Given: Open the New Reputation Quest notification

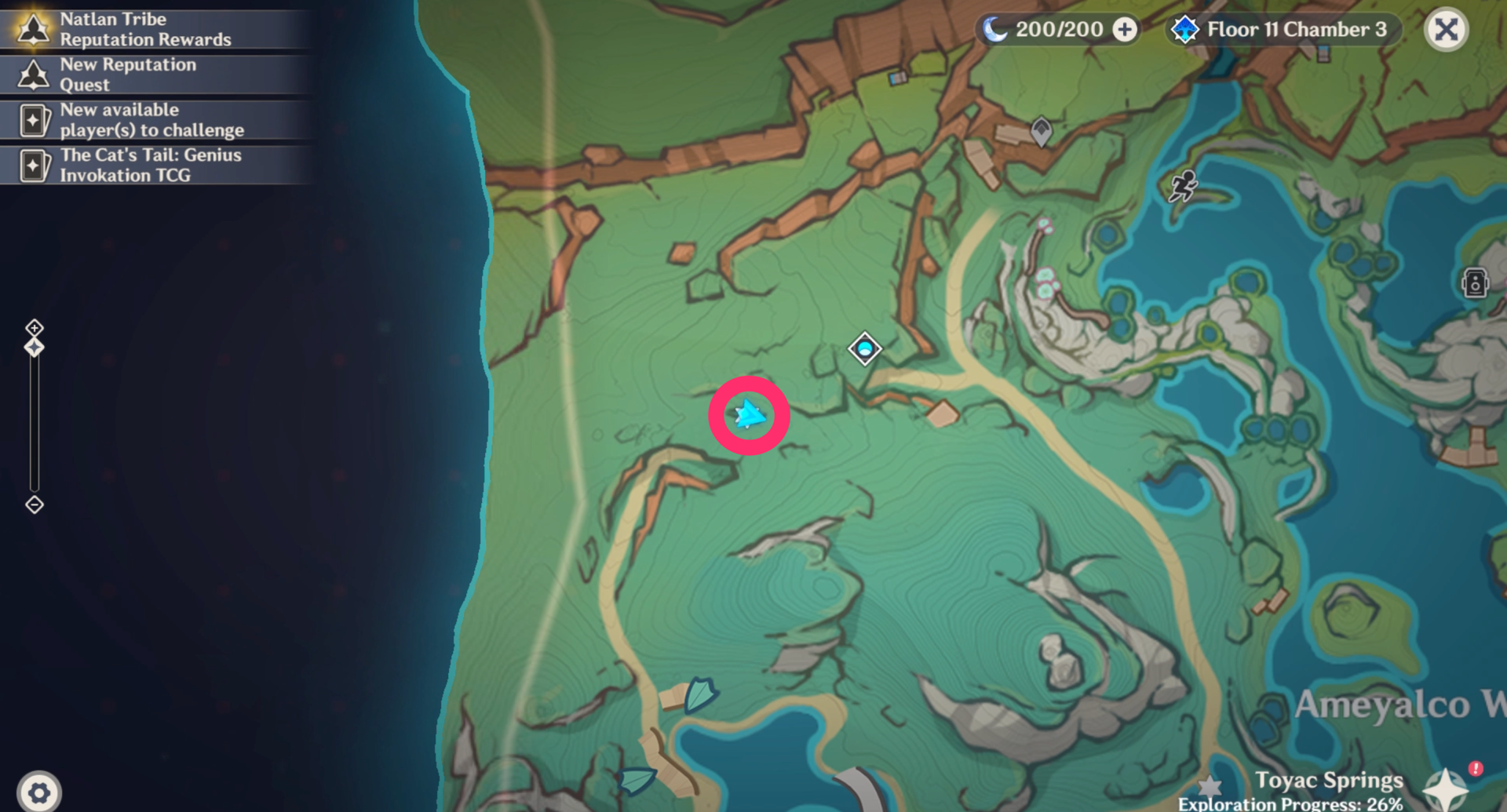Looking at the screenshot, I should [x=33, y=75].
